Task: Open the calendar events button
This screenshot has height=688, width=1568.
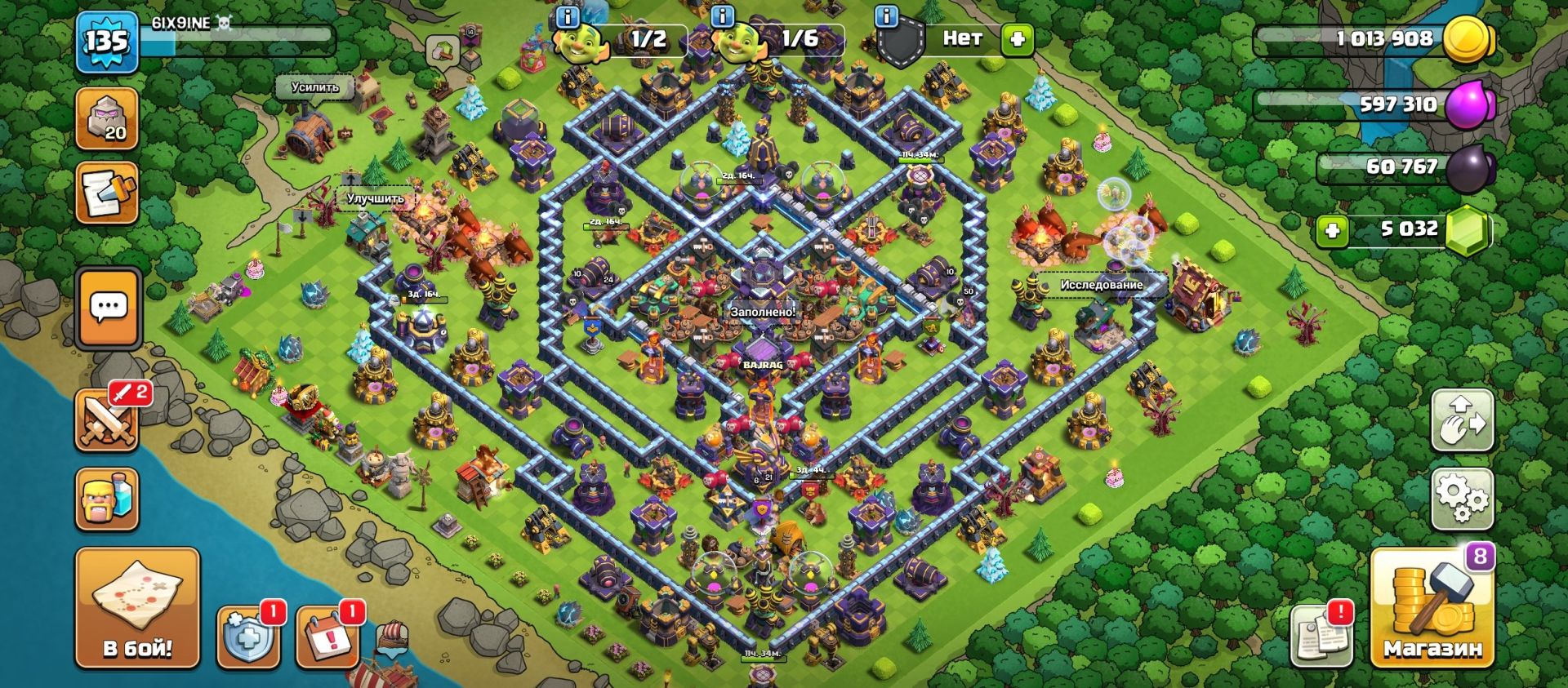Action: pyautogui.click(x=327, y=637)
